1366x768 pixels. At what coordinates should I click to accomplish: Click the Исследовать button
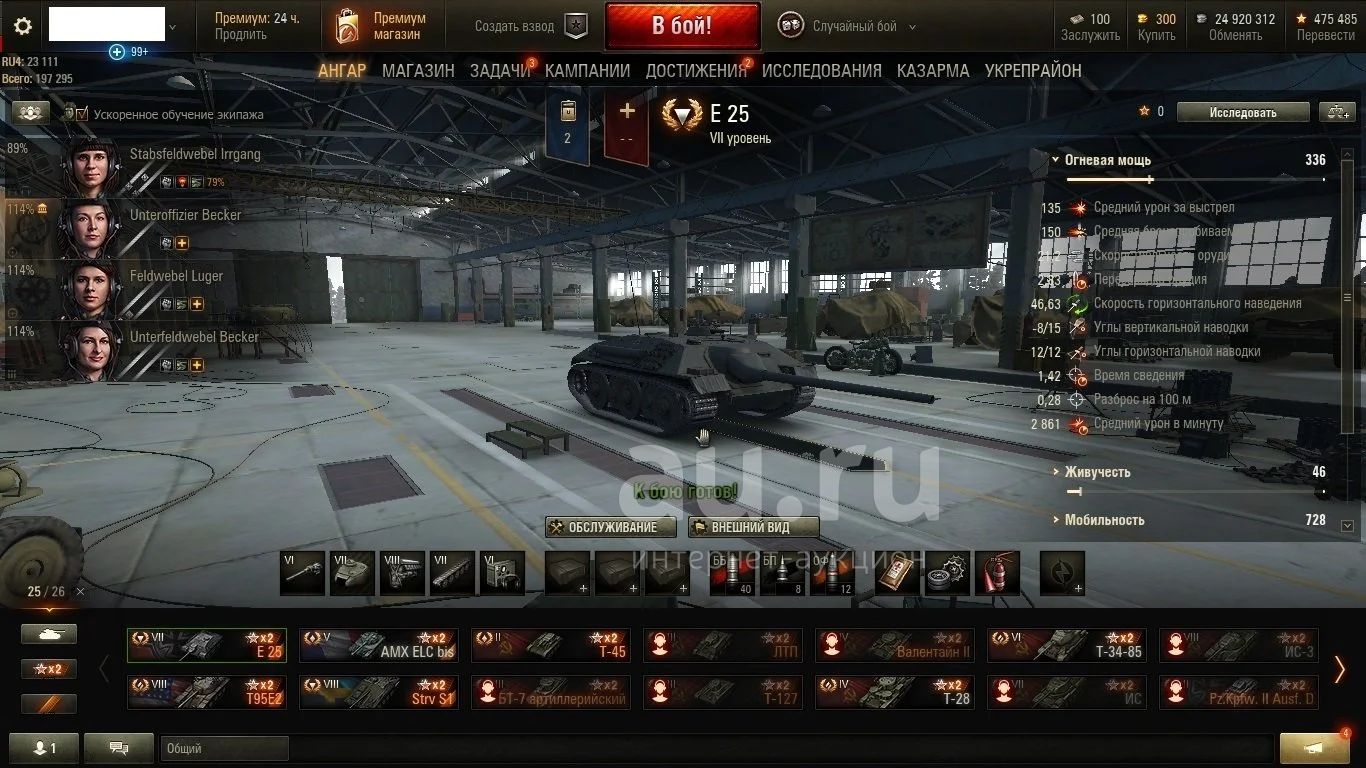[1242, 112]
